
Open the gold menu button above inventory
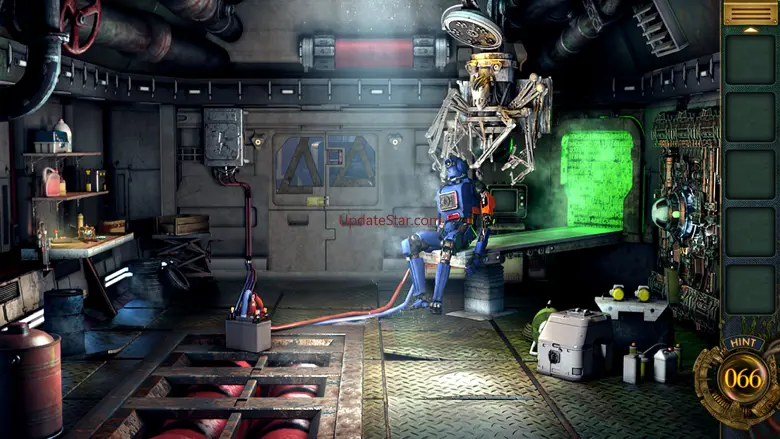pyautogui.click(x=749, y=12)
